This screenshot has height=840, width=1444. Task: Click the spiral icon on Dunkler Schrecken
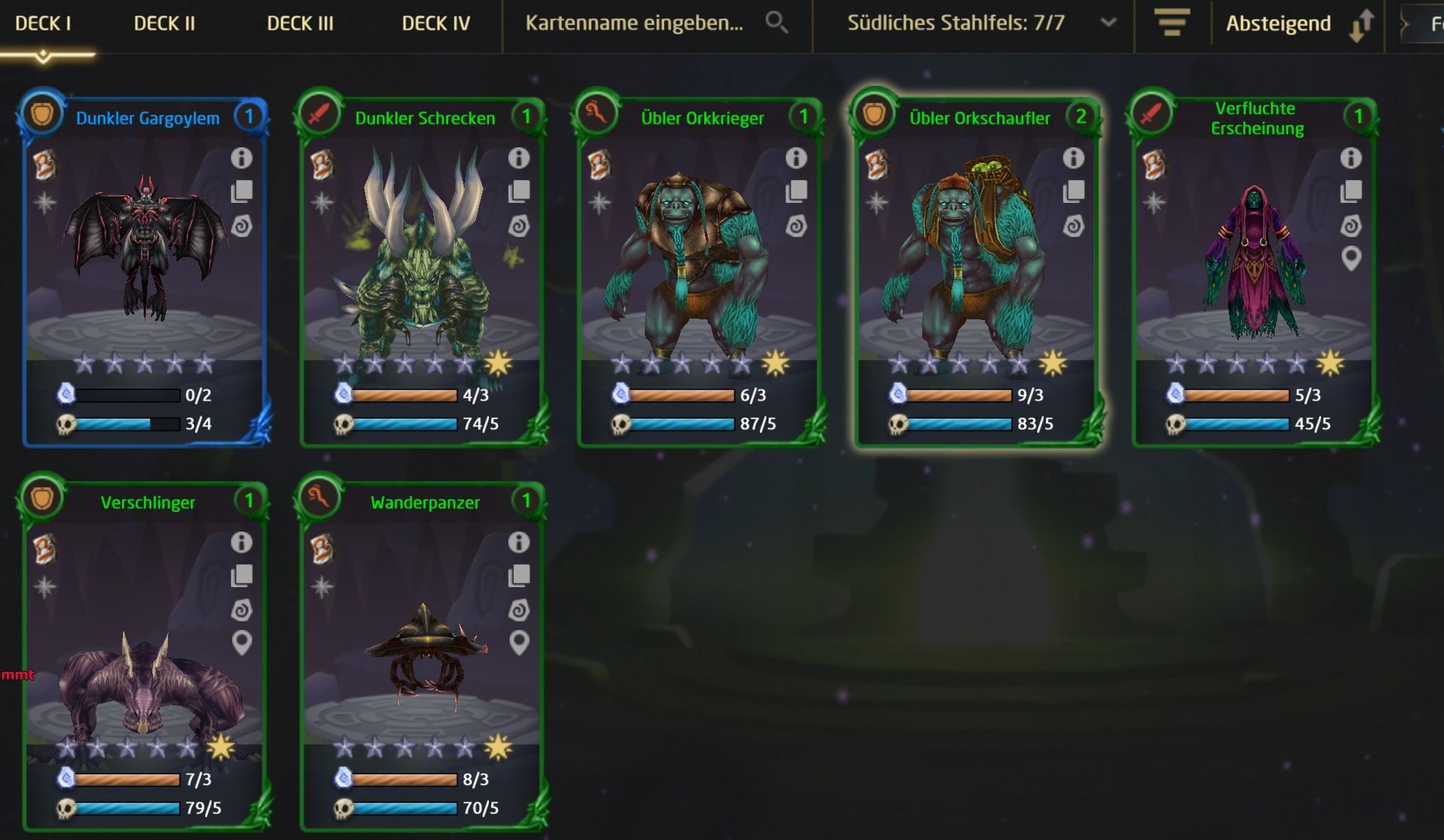[519, 226]
